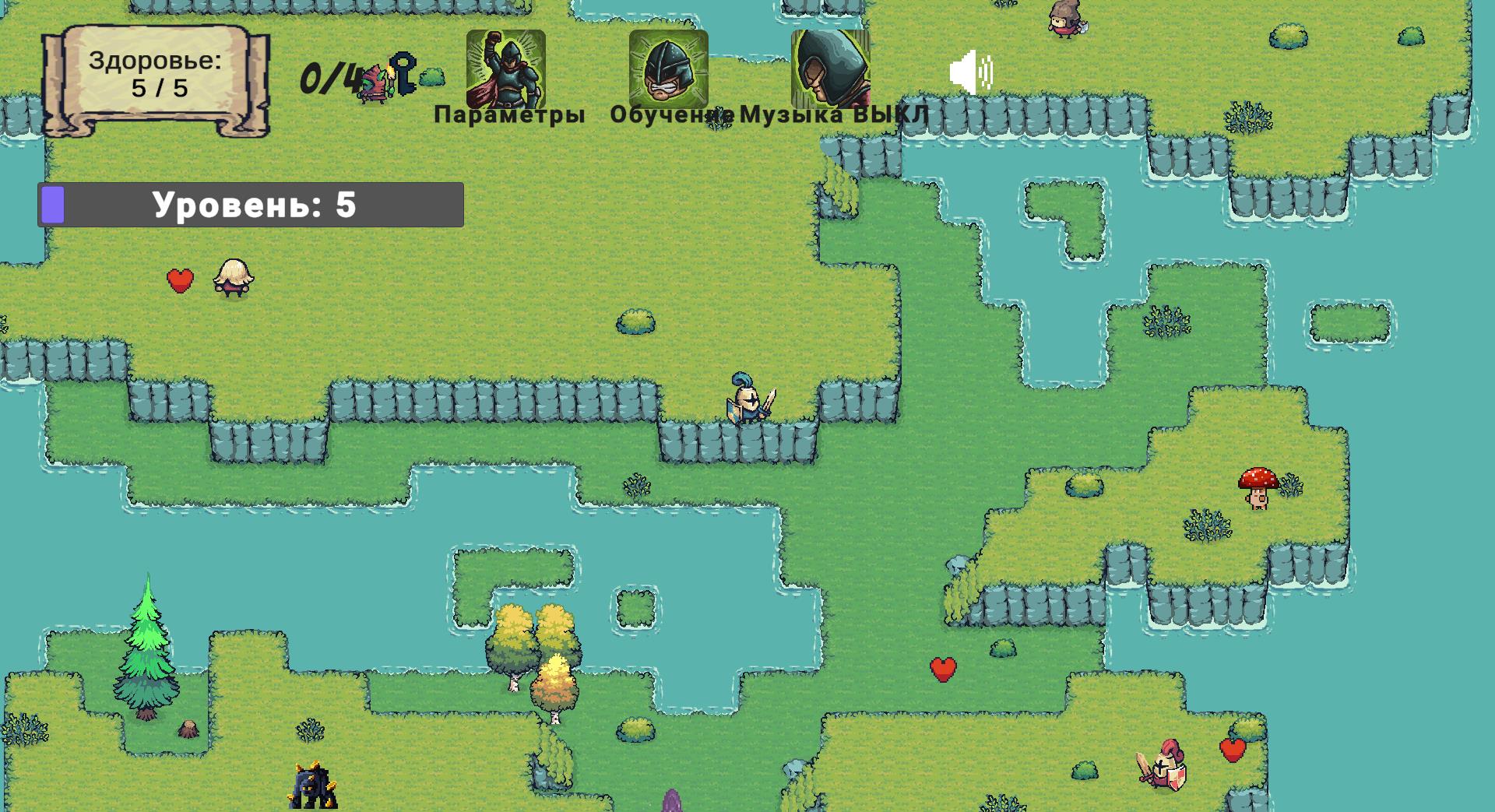Click the Уровень: 5 experience bar
This screenshot has height=812, width=1495.
(251, 203)
